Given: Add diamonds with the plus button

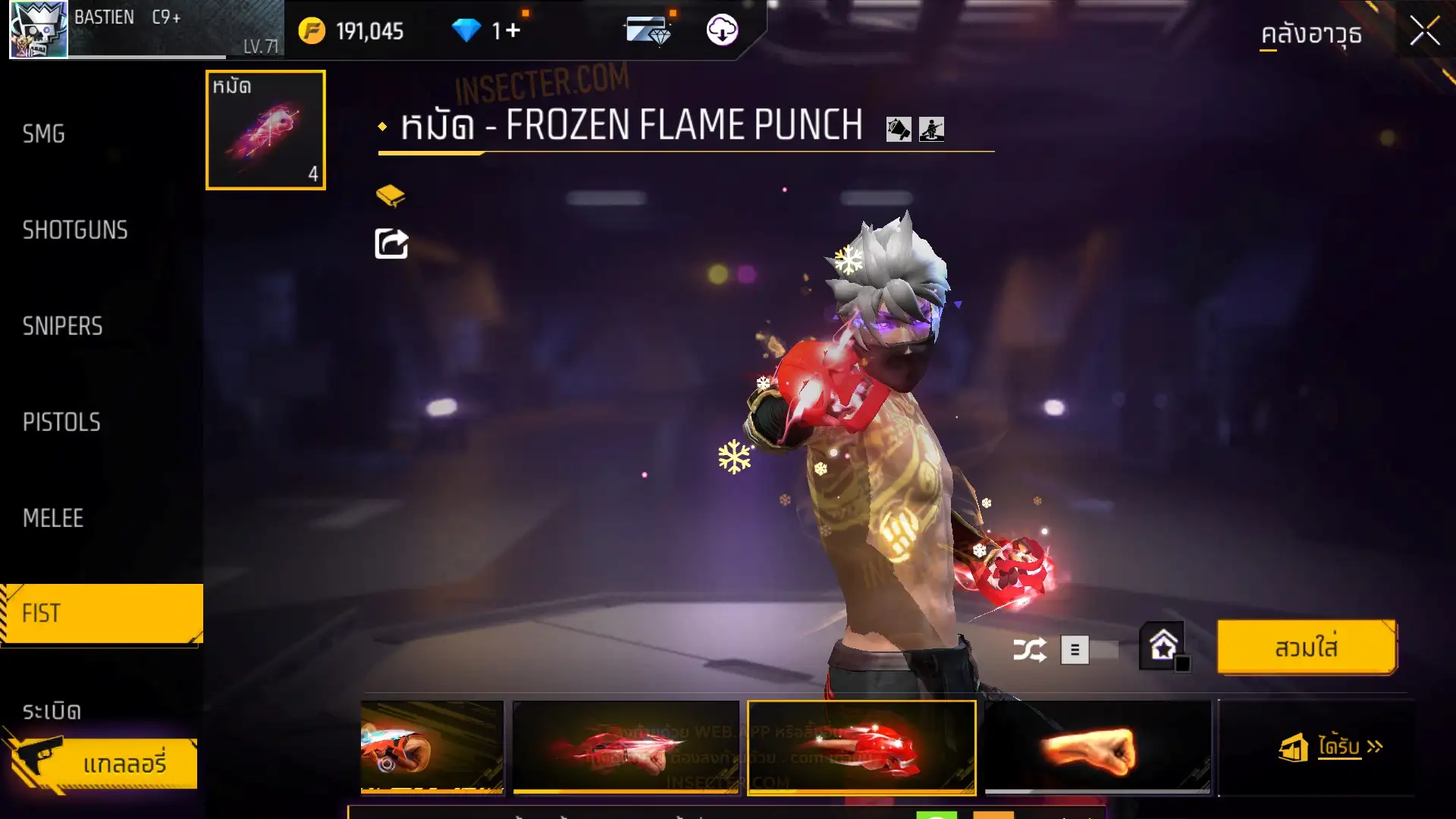Looking at the screenshot, I should click(513, 31).
